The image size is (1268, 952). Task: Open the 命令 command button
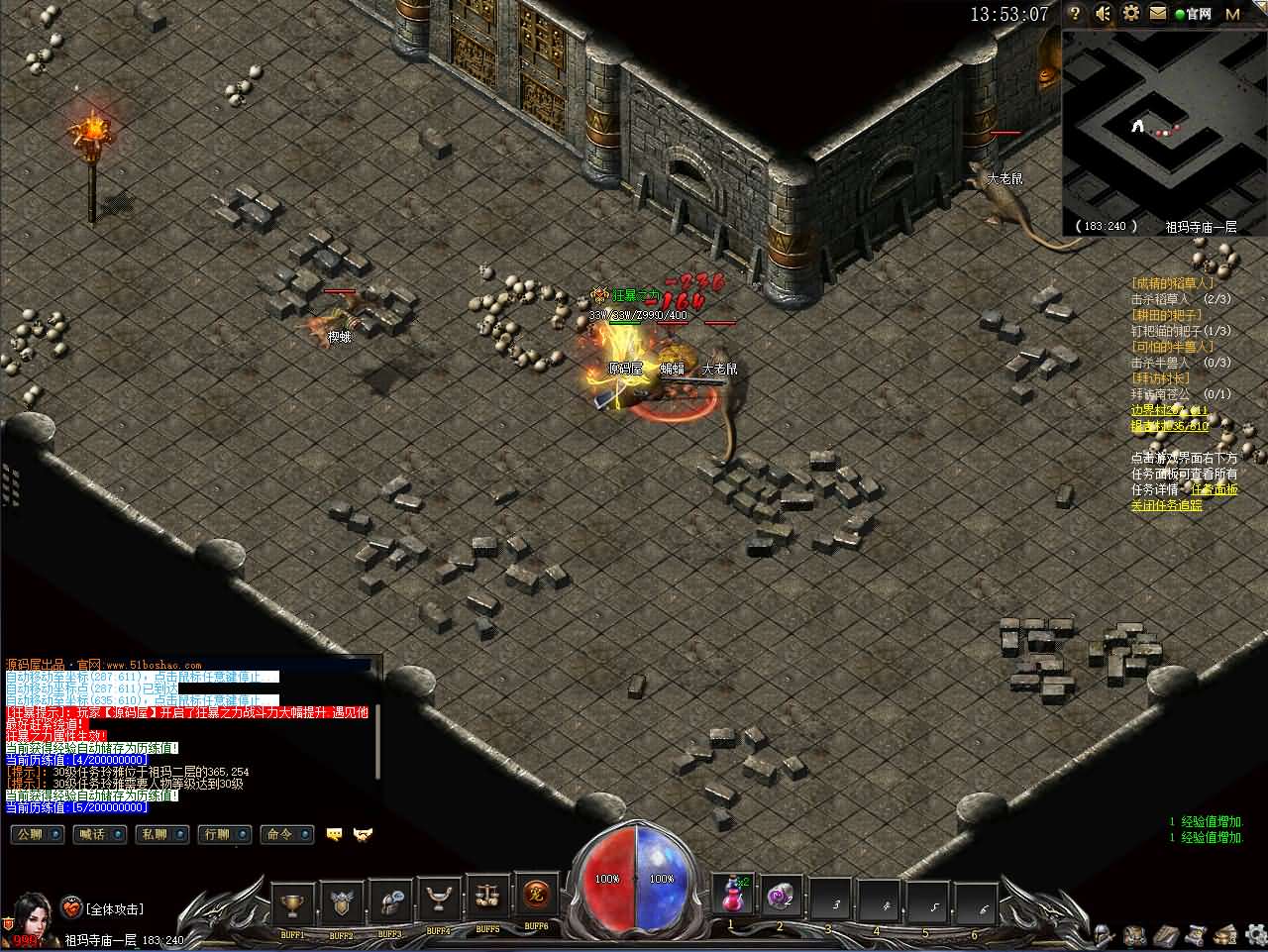pos(286,834)
